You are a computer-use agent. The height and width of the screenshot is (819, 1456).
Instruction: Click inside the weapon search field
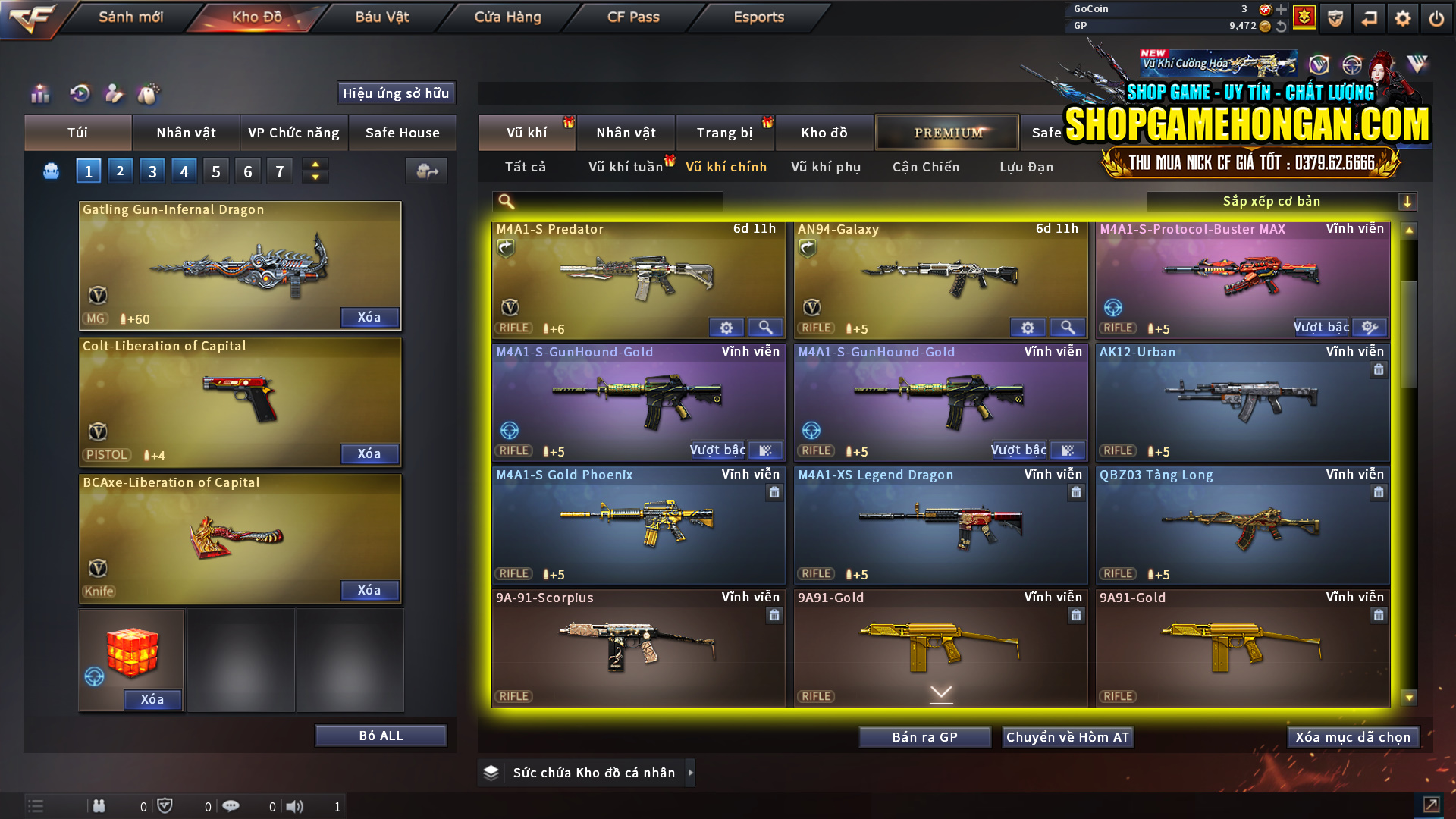(x=614, y=201)
